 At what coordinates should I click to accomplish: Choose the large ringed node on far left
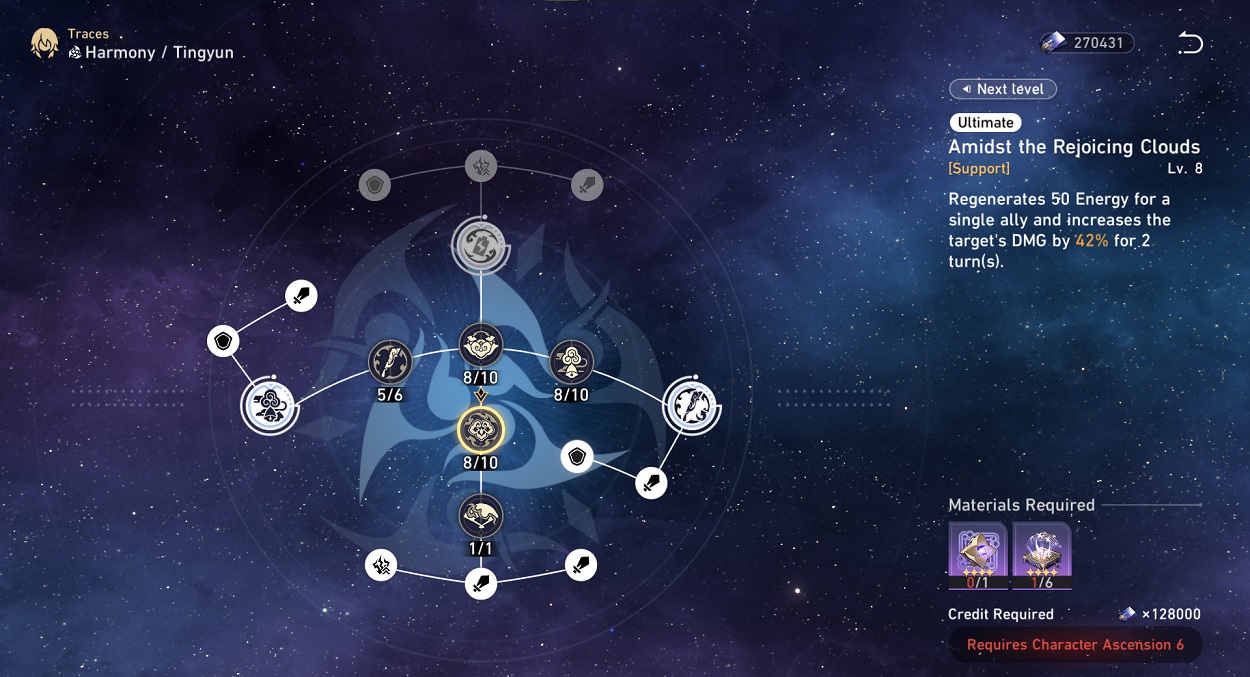269,406
